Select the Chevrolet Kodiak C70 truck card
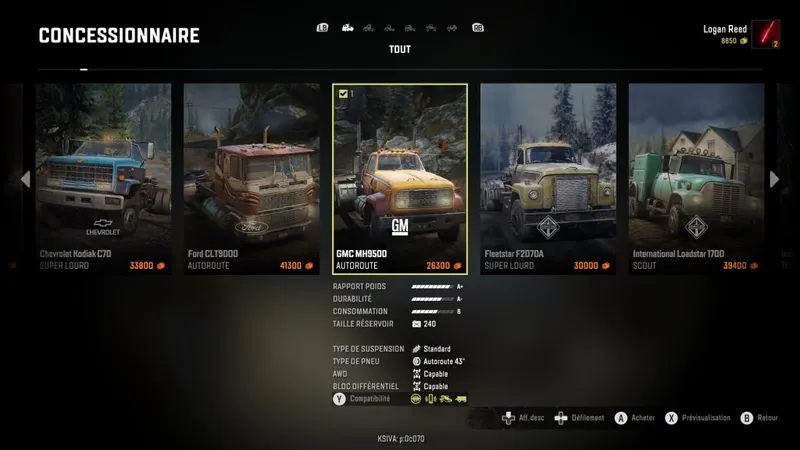This screenshot has width=800, height=450. (103, 178)
